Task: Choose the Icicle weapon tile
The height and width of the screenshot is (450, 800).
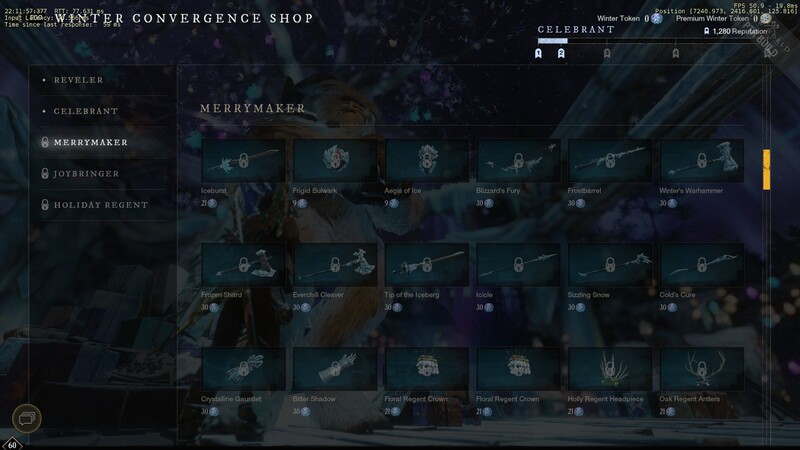Action: tap(519, 265)
